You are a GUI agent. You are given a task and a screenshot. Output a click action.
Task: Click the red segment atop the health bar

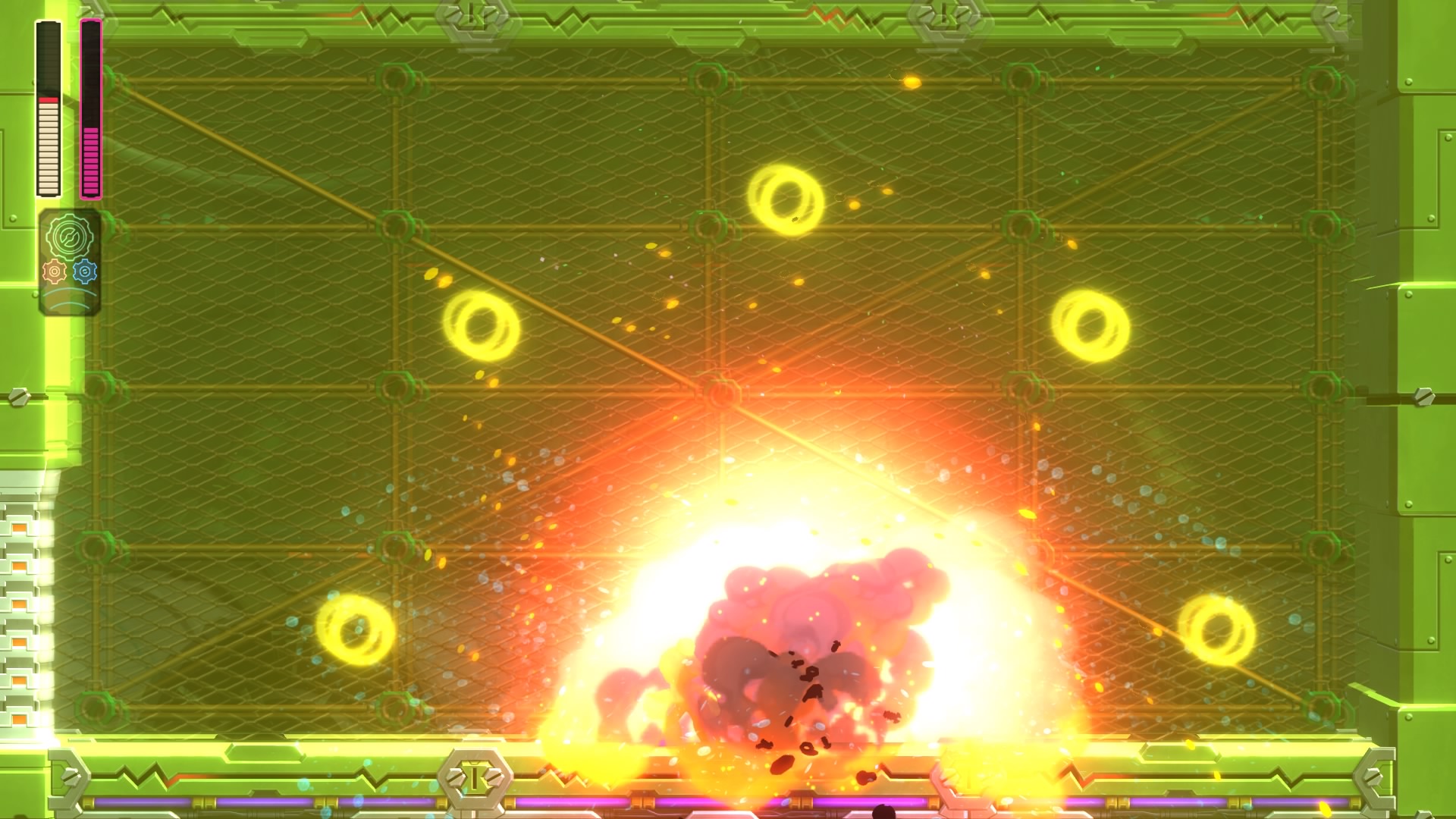point(48,100)
